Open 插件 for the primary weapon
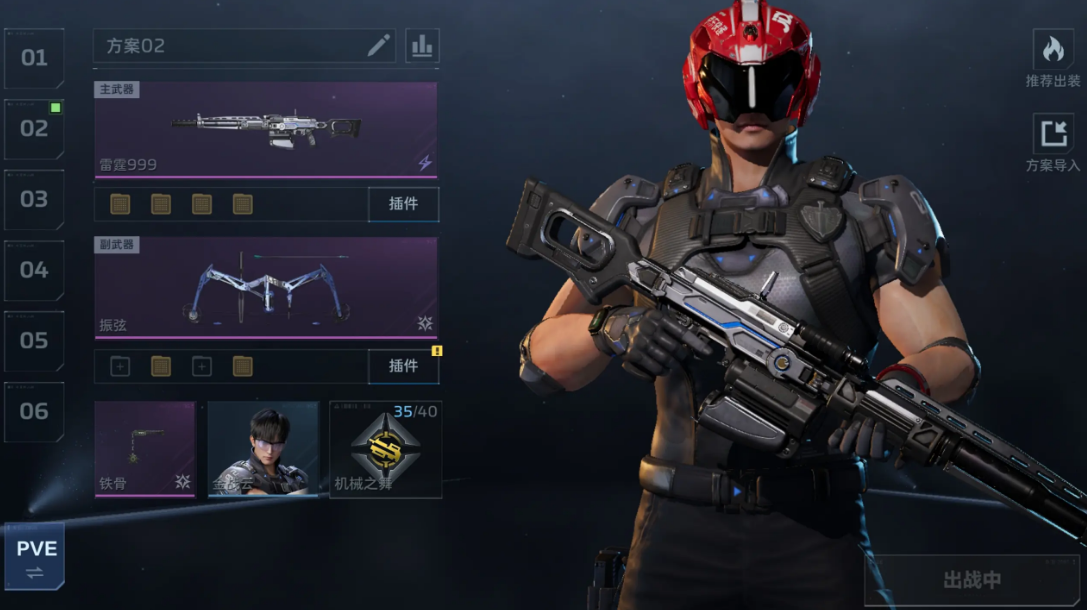Screen dimensions: 1087x610 tap(403, 204)
